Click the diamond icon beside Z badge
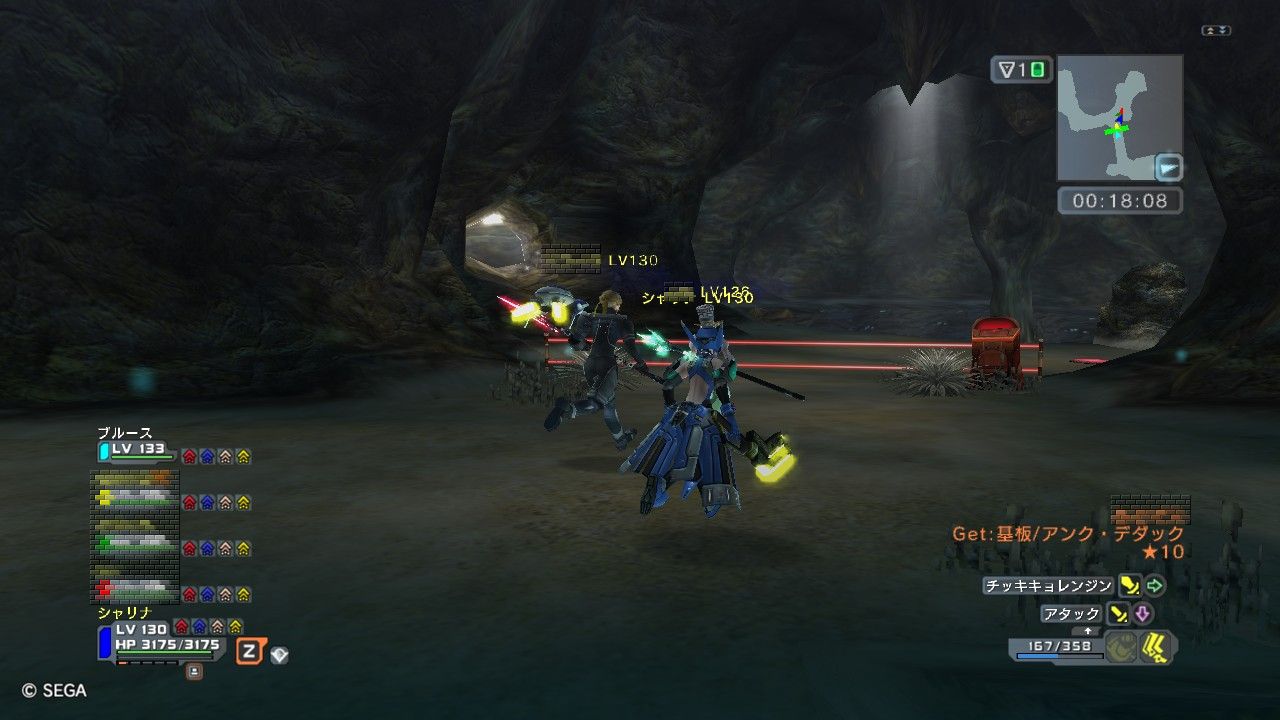The width and height of the screenshot is (1280, 720). pyautogui.click(x=280, y=655)
